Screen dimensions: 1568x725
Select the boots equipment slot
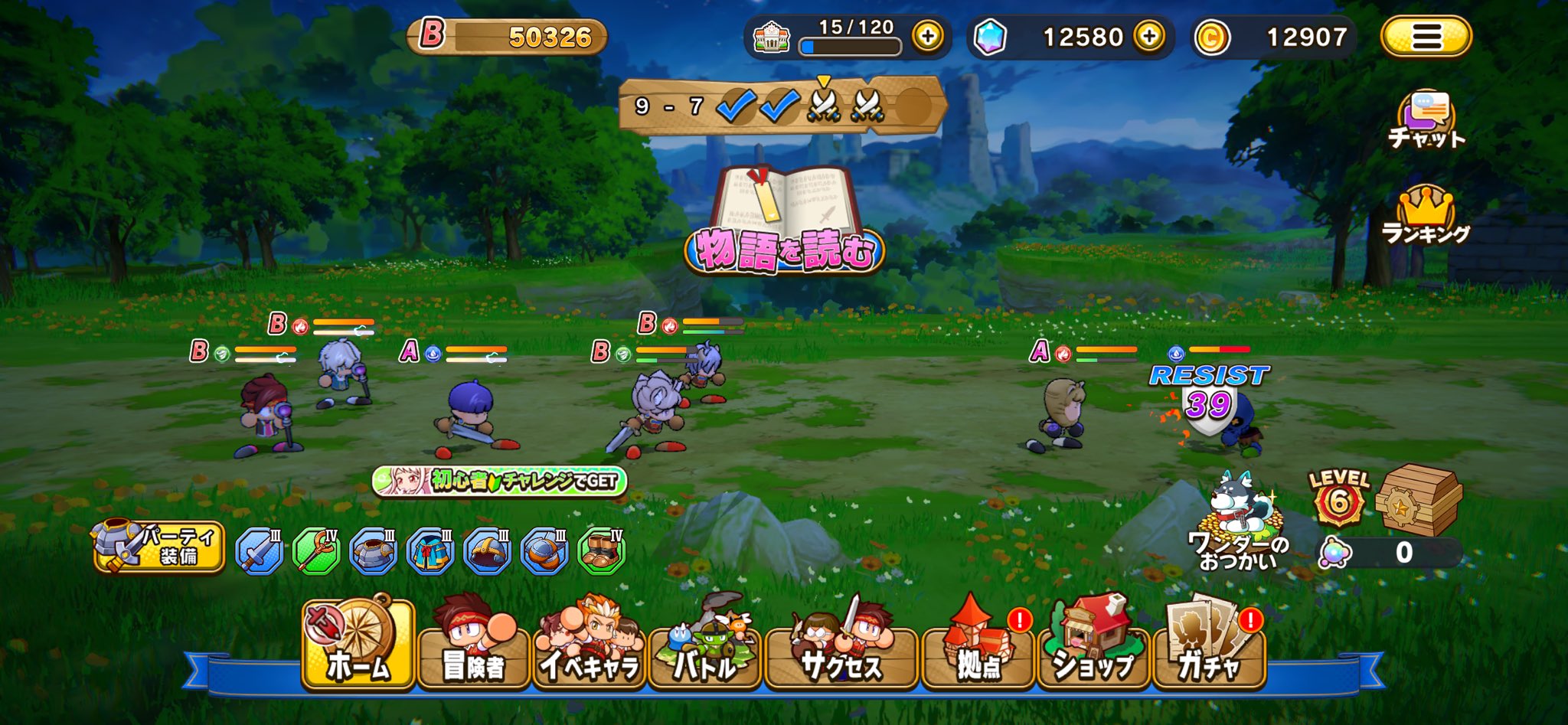pos(602,551)
